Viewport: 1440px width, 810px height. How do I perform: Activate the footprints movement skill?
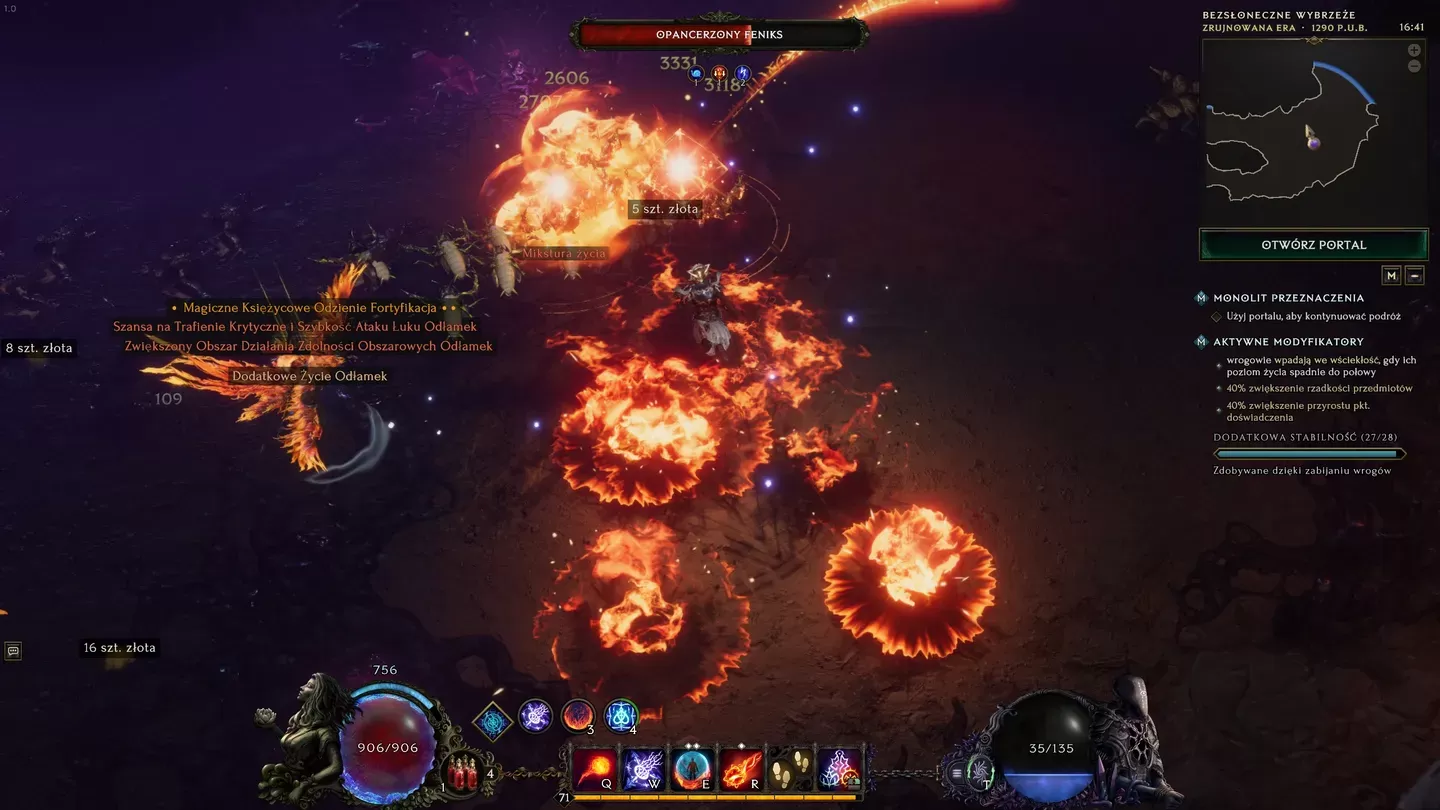pos(791,769)
